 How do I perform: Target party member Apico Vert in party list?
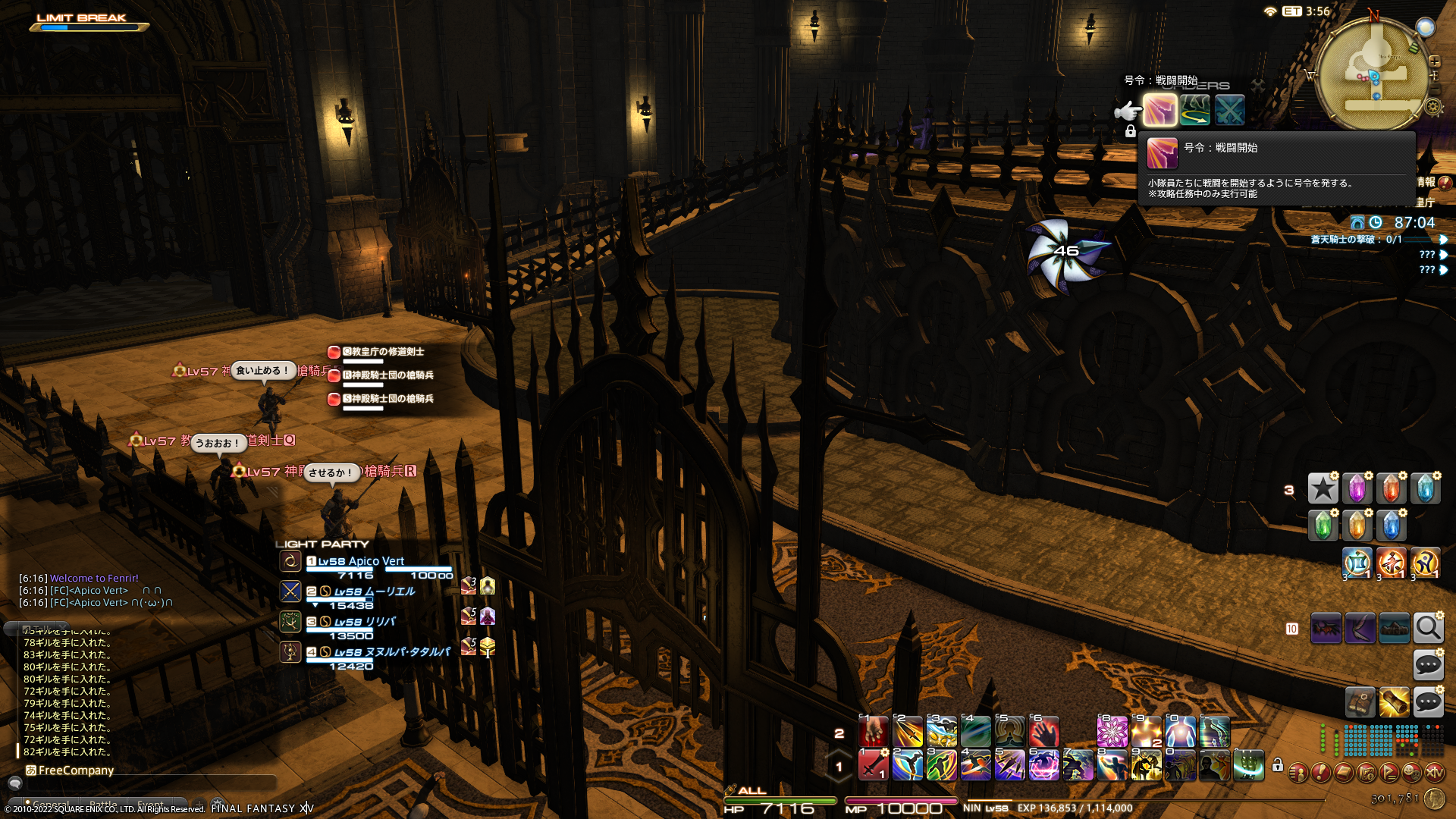[361, 561]
